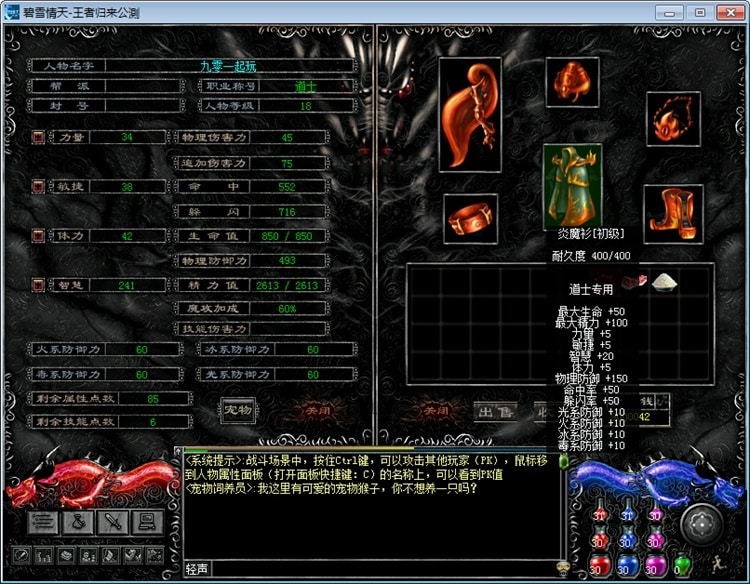Open the pet (宠物) panel
This screenshot has height=584, width=750.
pyautogui.click(x=237, y=408)
